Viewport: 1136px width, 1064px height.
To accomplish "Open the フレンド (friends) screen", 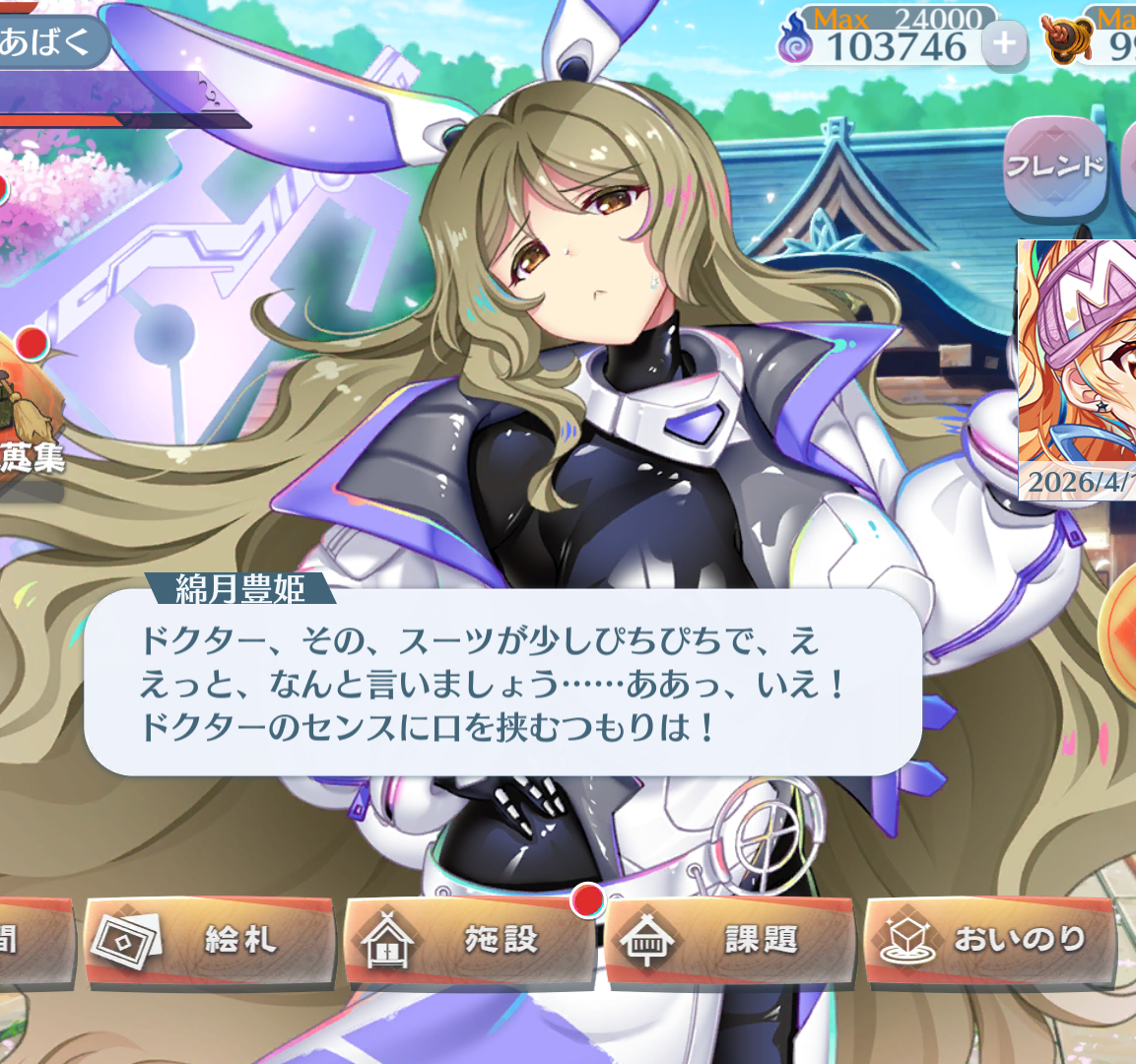I will point(1054,166).
